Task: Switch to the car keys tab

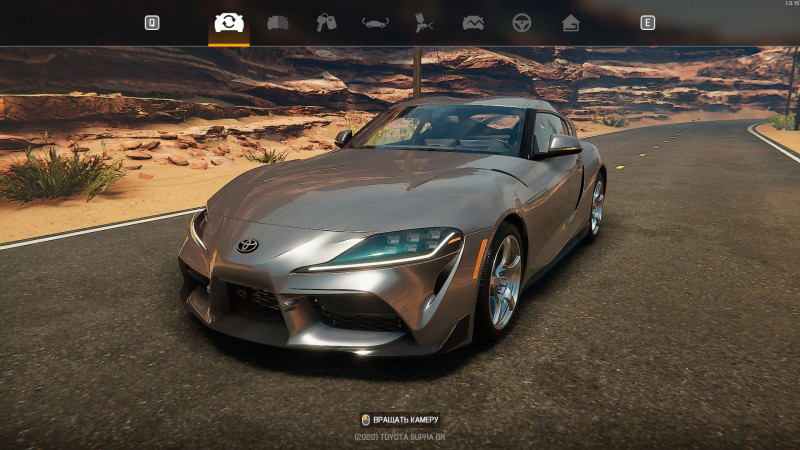Action: click(x=326, y=22)
